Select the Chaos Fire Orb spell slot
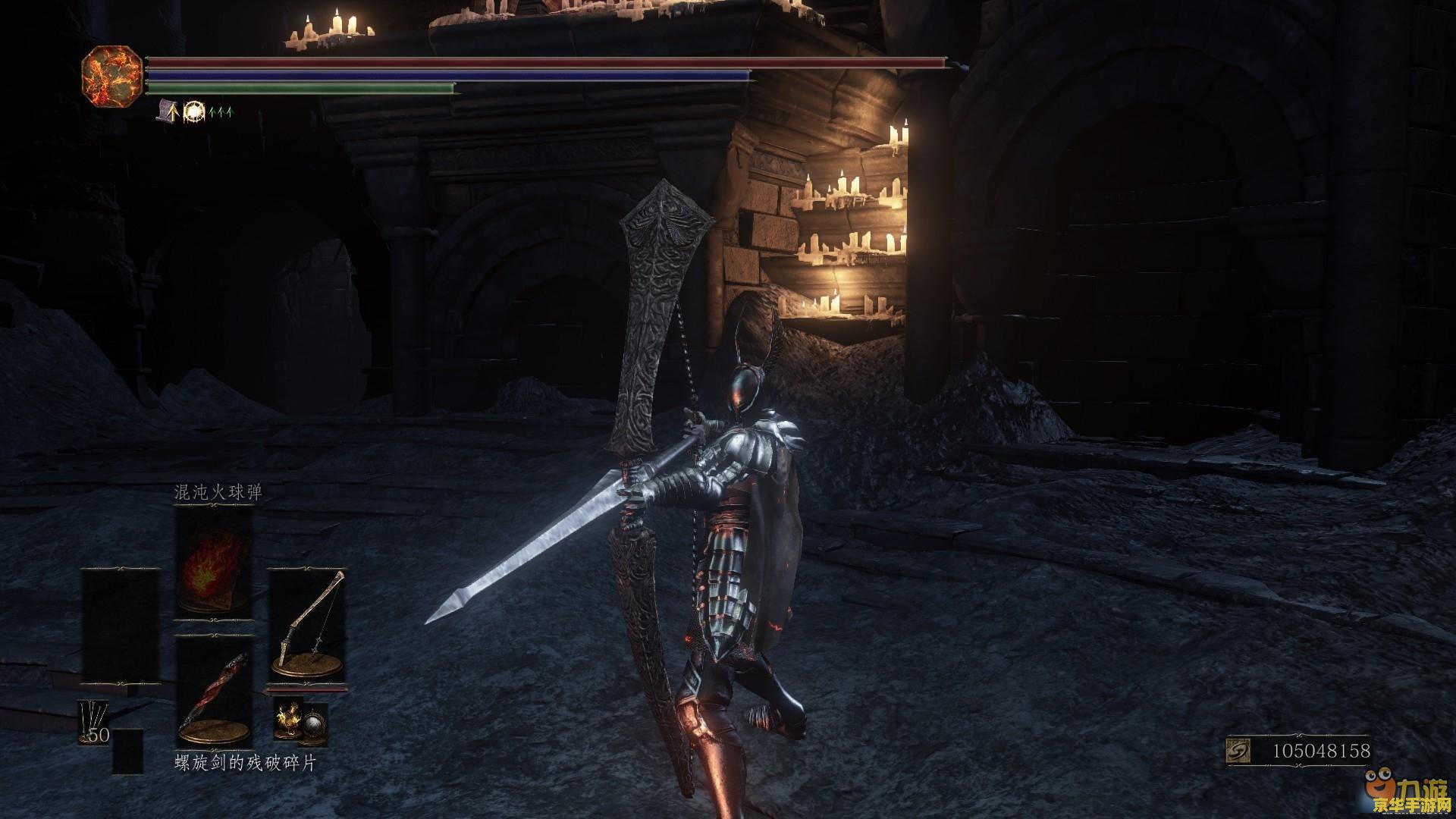This screenshot has height=819, width=1456. tap(213, 561)
